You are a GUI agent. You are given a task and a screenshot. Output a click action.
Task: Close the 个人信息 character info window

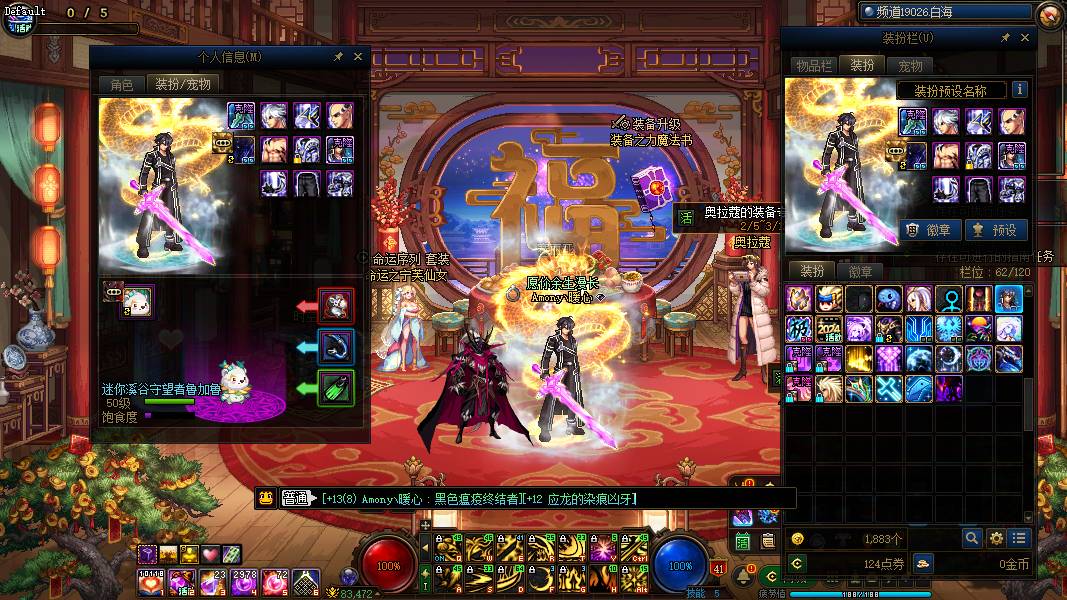[358, 58]
